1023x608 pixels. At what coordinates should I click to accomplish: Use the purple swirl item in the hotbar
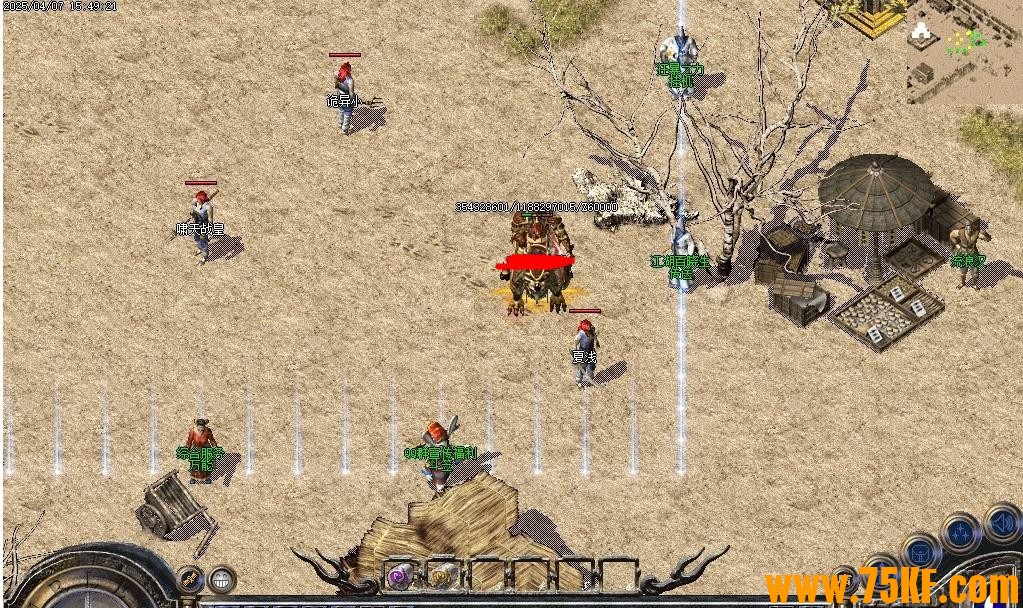[401, 576]
